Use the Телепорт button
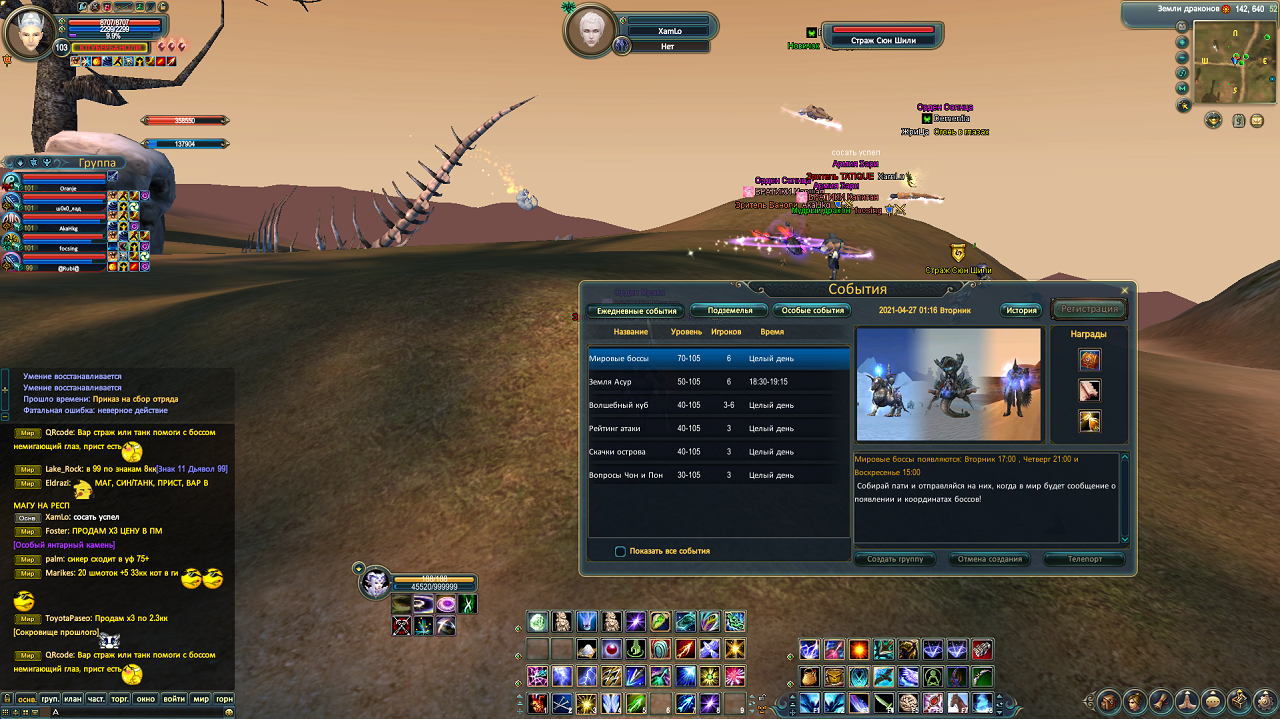Image resolution: width=1280 pixels, height=719 pixels. [1084, 559]
